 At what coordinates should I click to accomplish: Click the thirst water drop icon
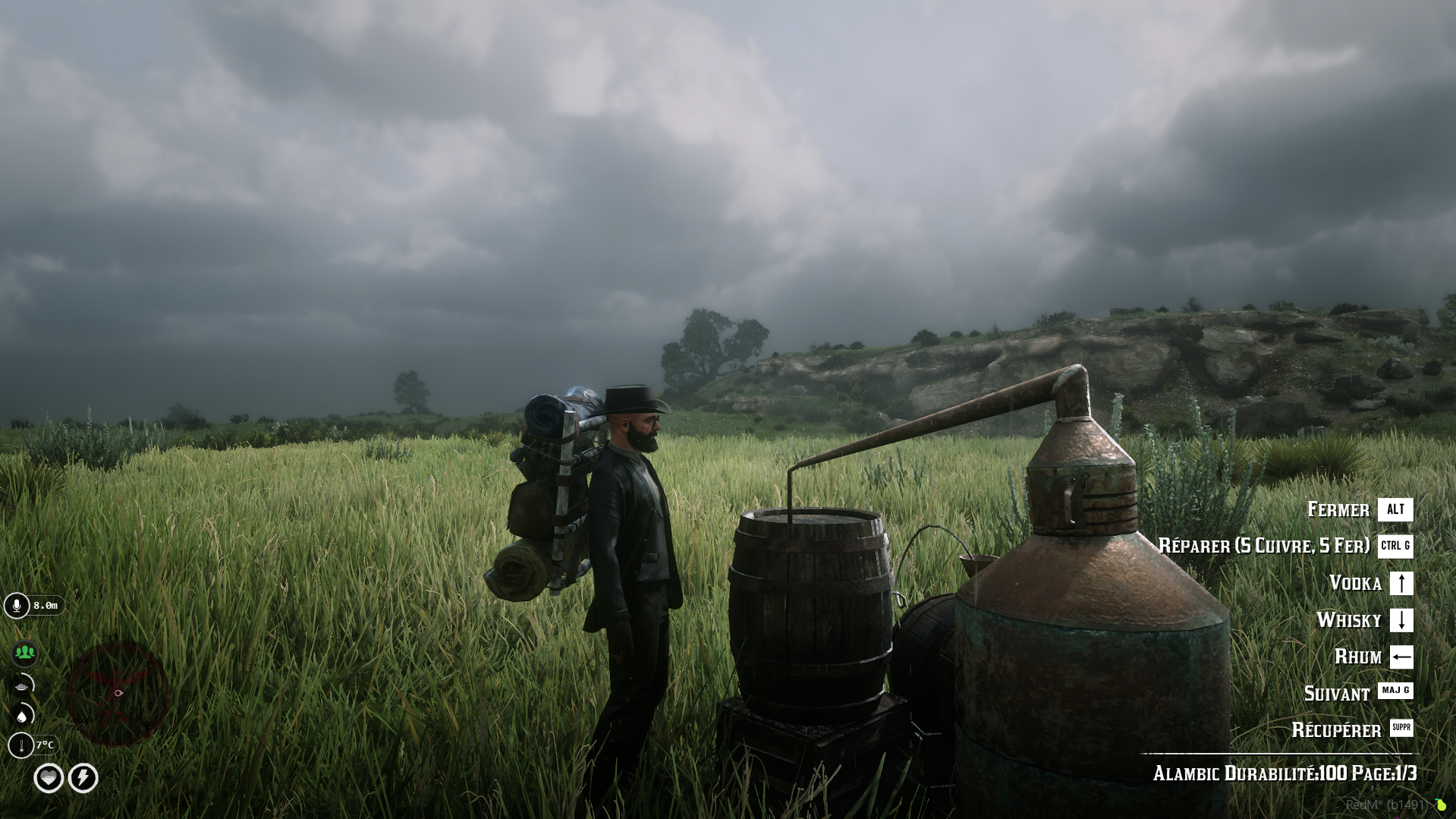[x=22, y=716]
